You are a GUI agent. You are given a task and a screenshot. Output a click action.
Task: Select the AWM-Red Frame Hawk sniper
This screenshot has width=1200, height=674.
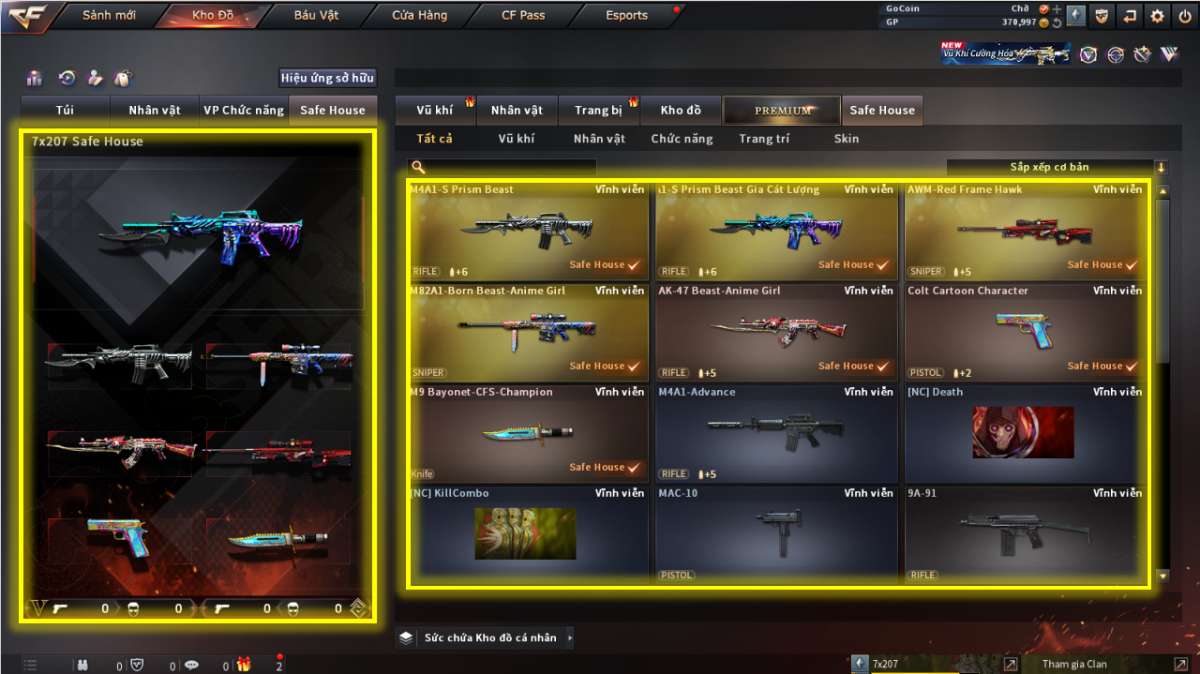click(1024, 230)
